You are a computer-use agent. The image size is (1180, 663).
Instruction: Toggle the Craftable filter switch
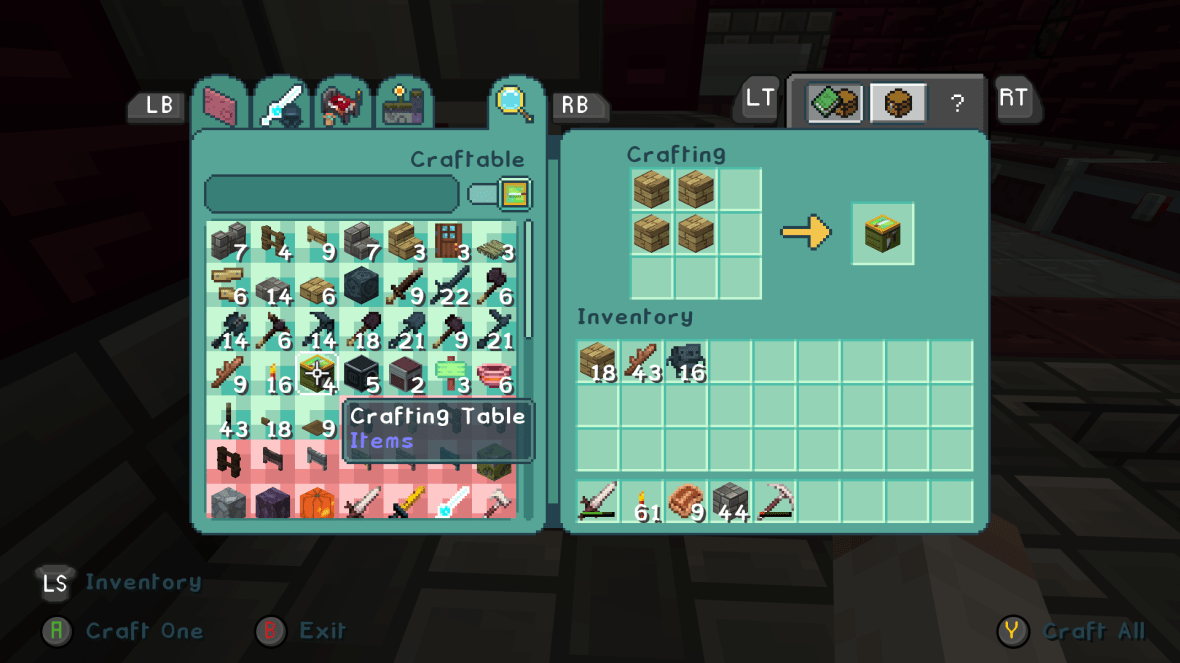tap(499, 194)
